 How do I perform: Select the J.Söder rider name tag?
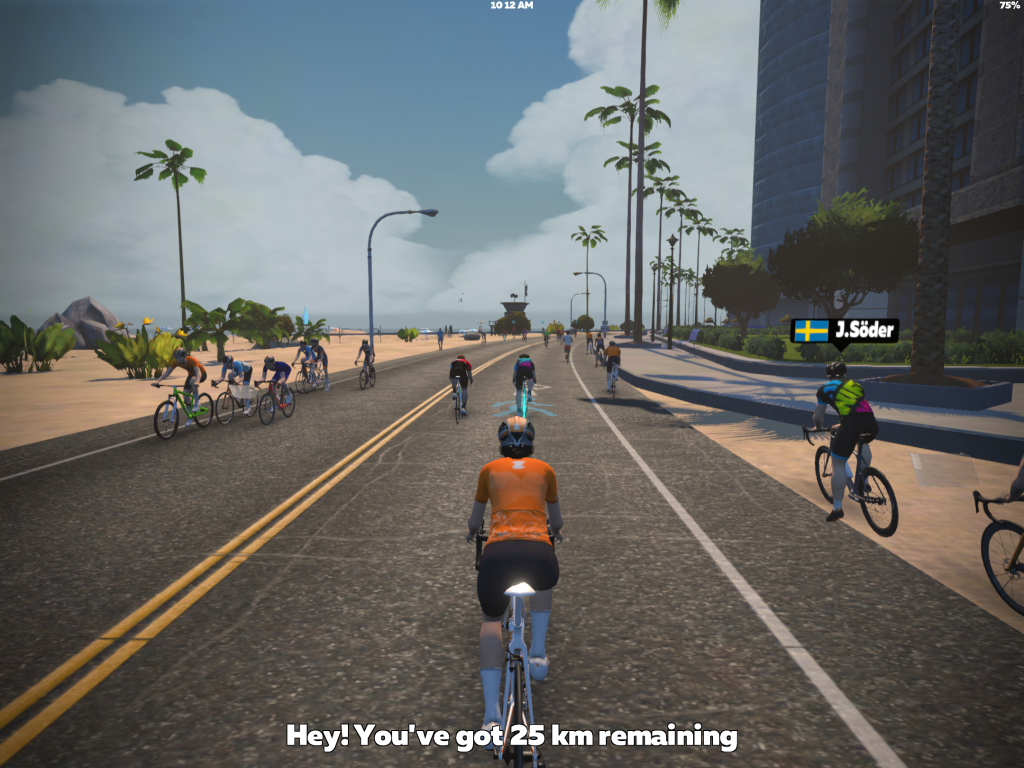tap(844, 331)
